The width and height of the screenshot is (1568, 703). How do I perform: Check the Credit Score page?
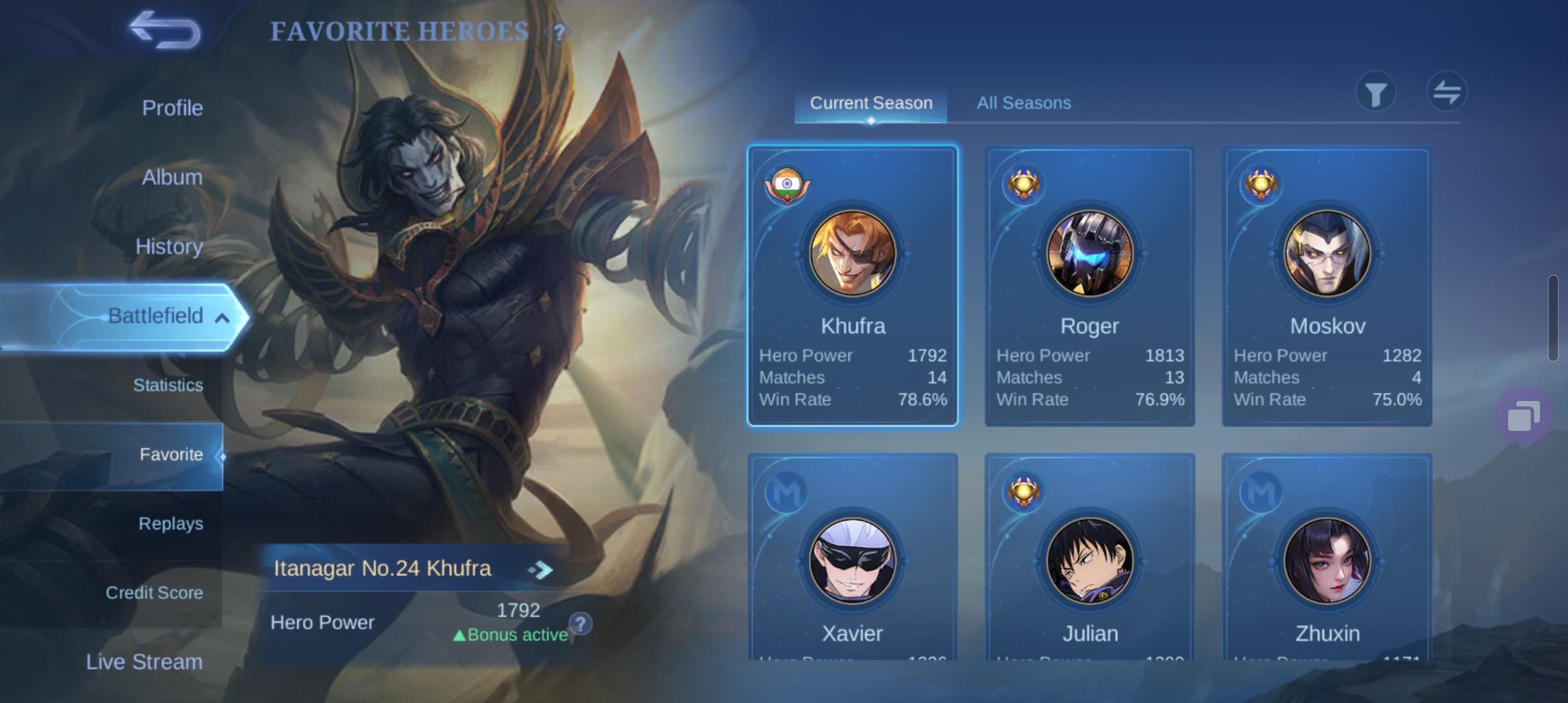[154, 593]
